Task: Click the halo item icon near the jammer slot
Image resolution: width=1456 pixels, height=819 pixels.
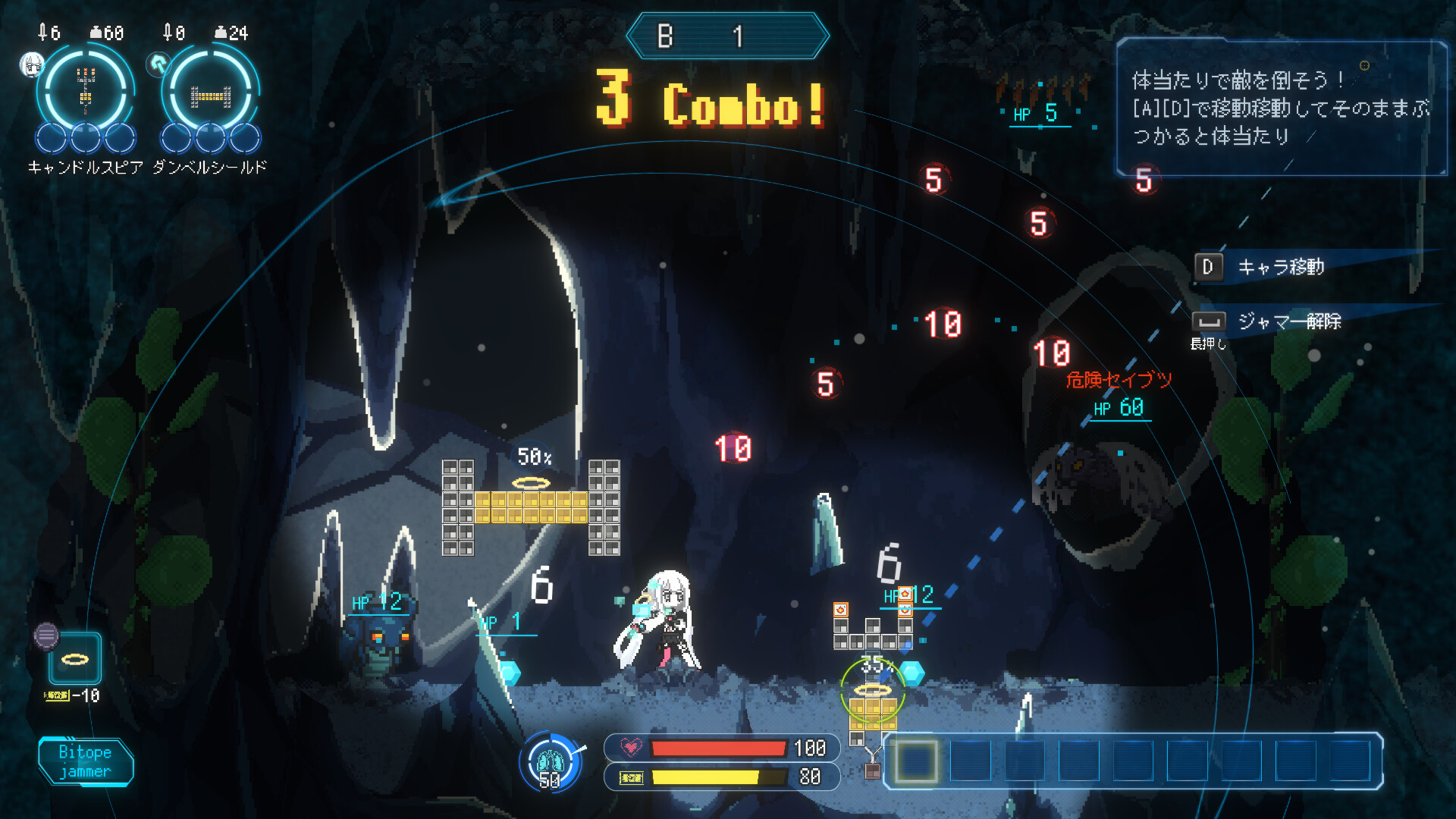Action: point(76,660)
